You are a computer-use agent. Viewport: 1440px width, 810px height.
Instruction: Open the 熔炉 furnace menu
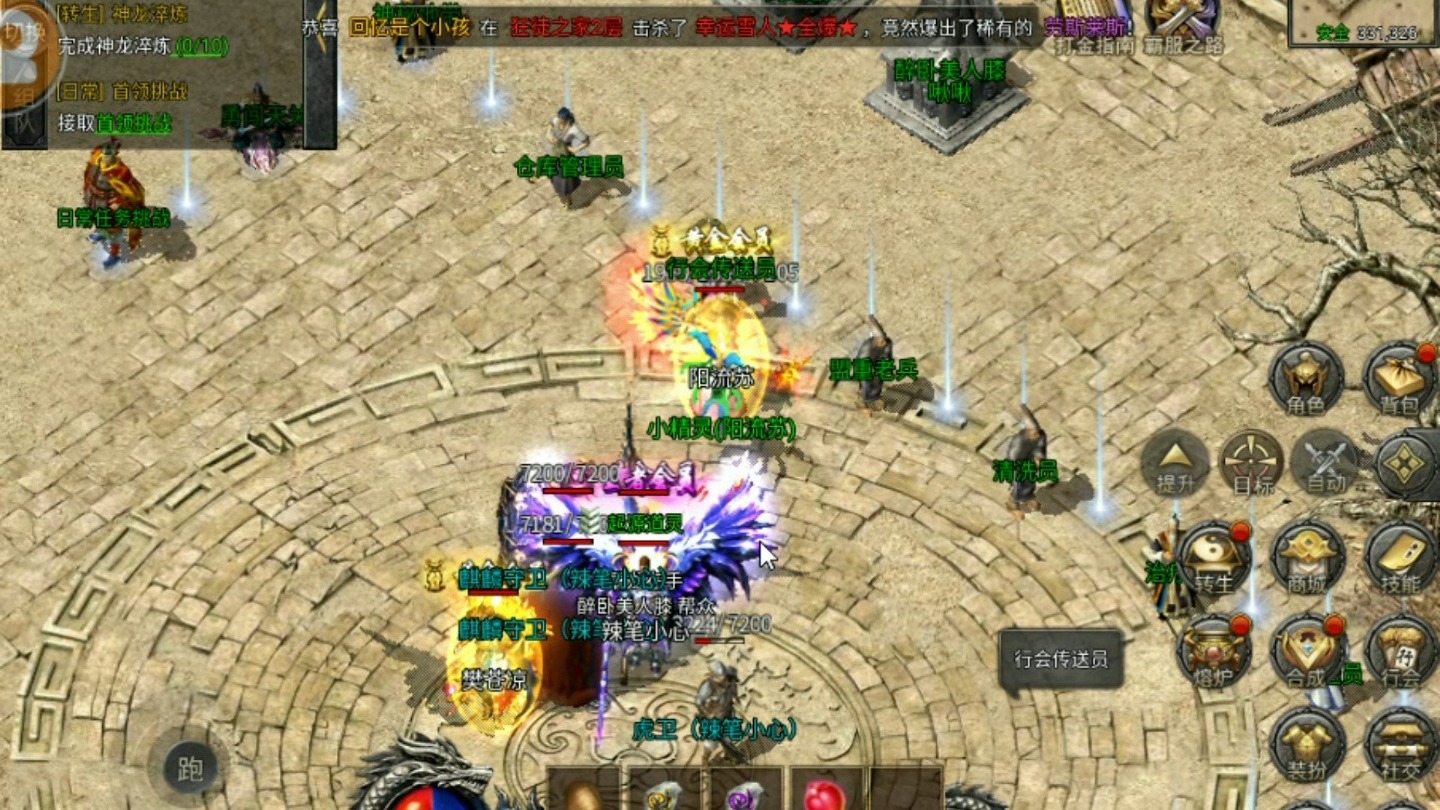[x=1214, y=650]
